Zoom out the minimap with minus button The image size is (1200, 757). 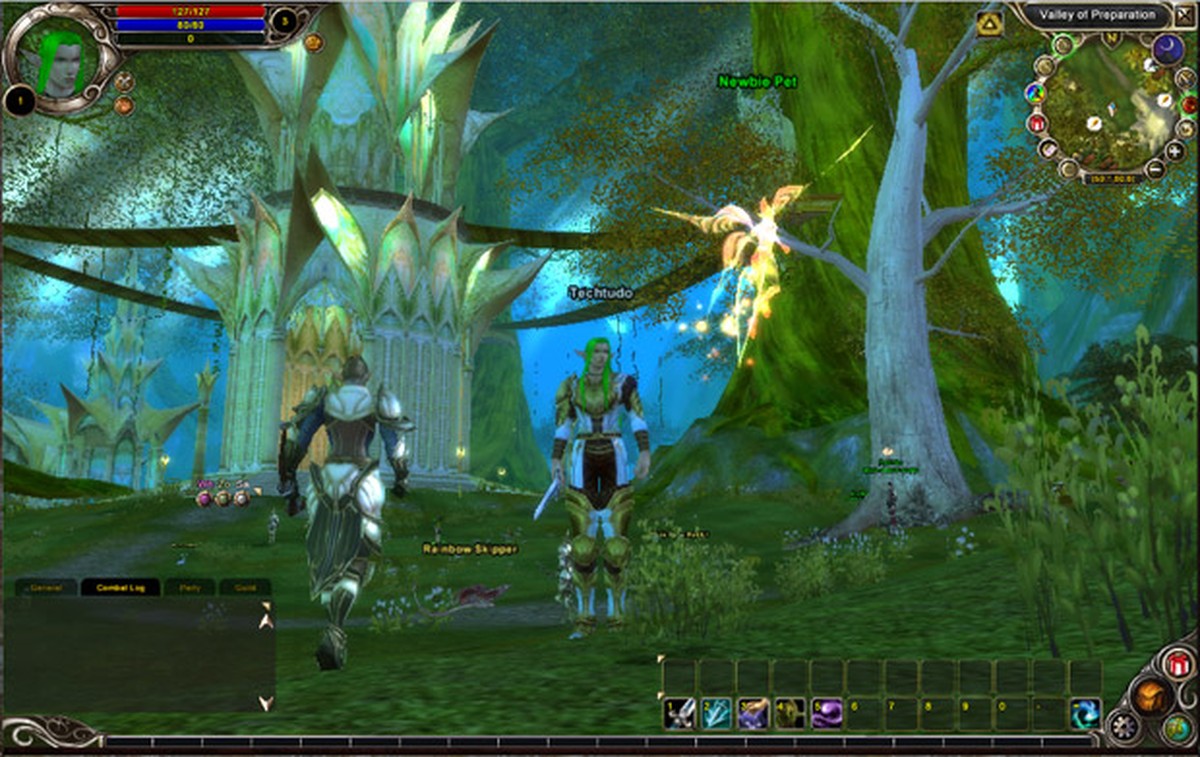1155,168
